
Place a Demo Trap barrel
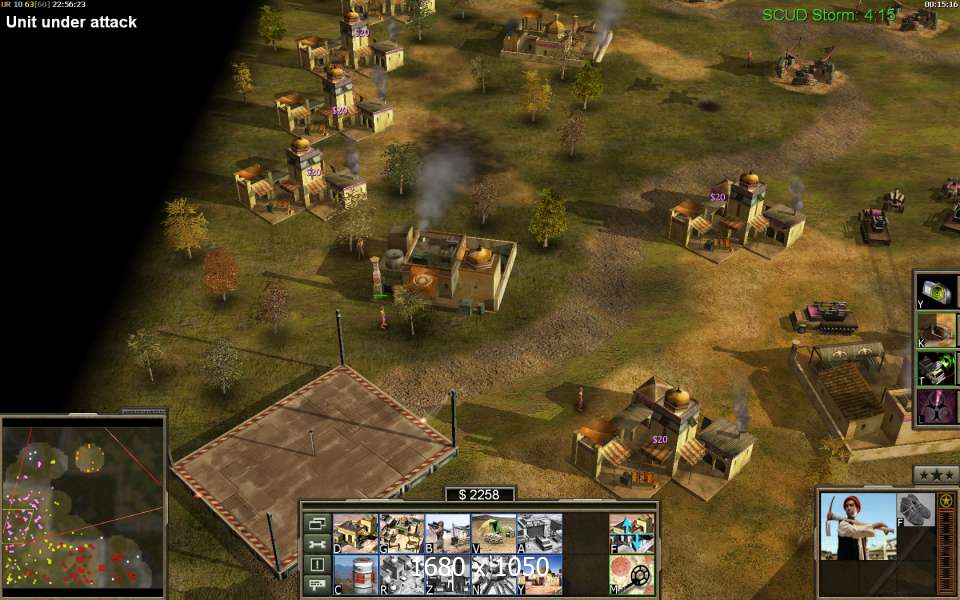(x=355, y=575)
